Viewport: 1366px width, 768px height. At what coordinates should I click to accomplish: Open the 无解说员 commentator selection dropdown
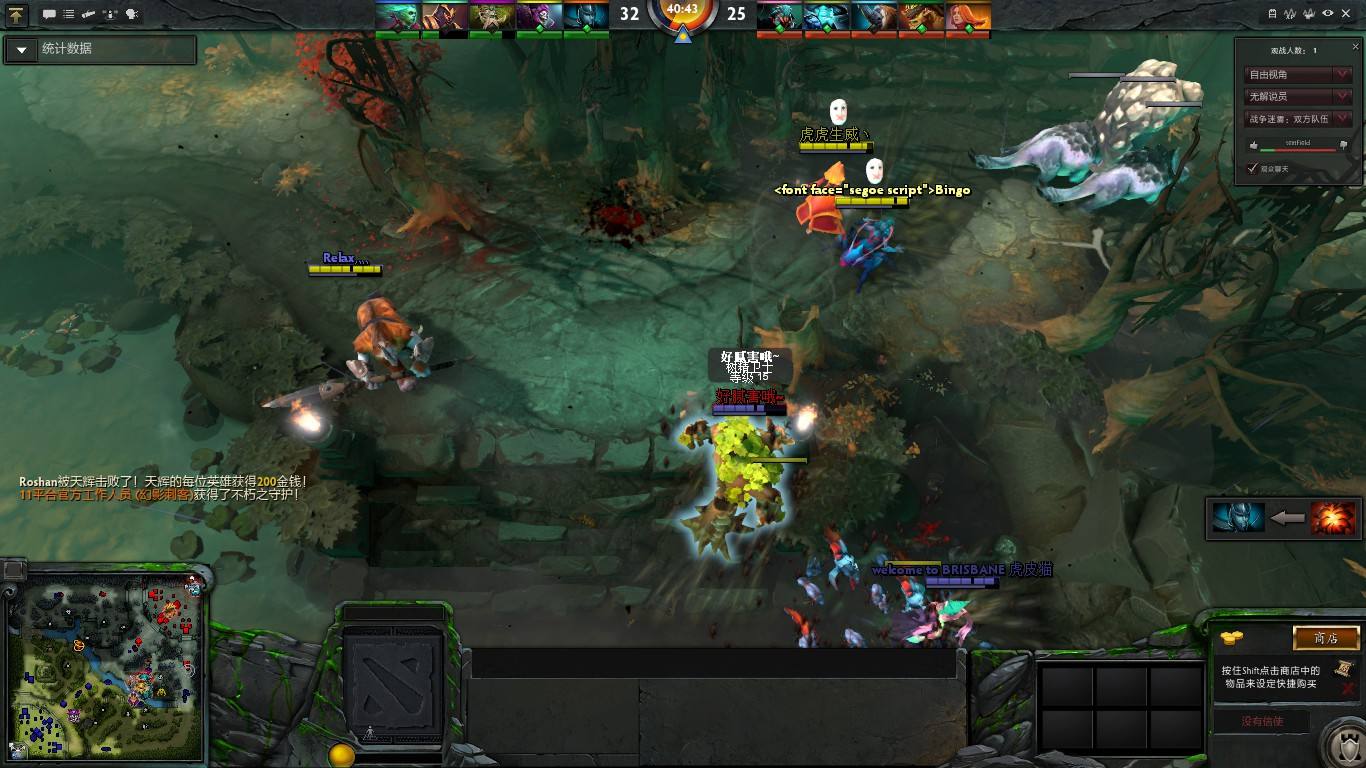tap(1297, 96)
